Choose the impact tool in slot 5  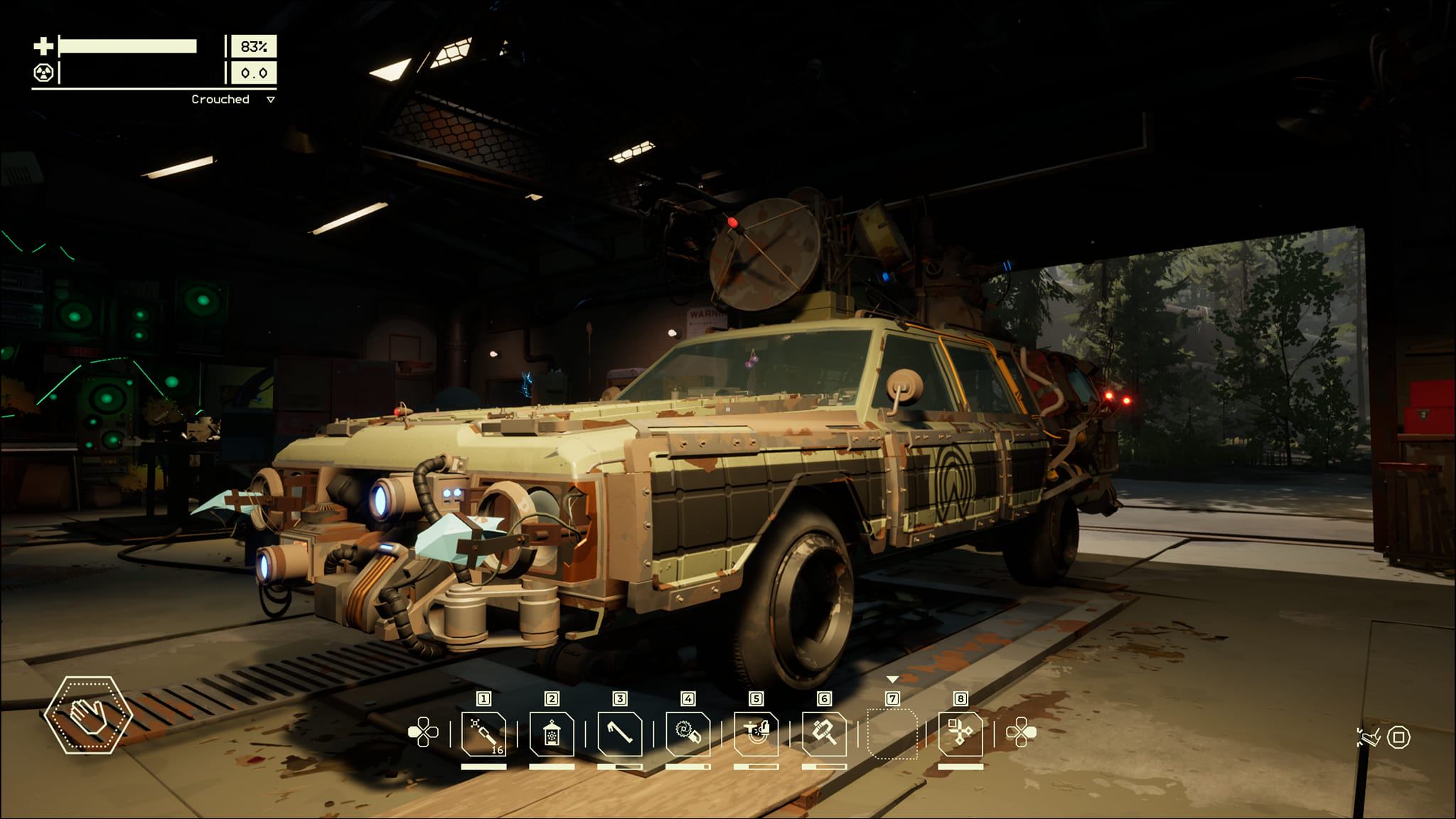tap(756, 734)
